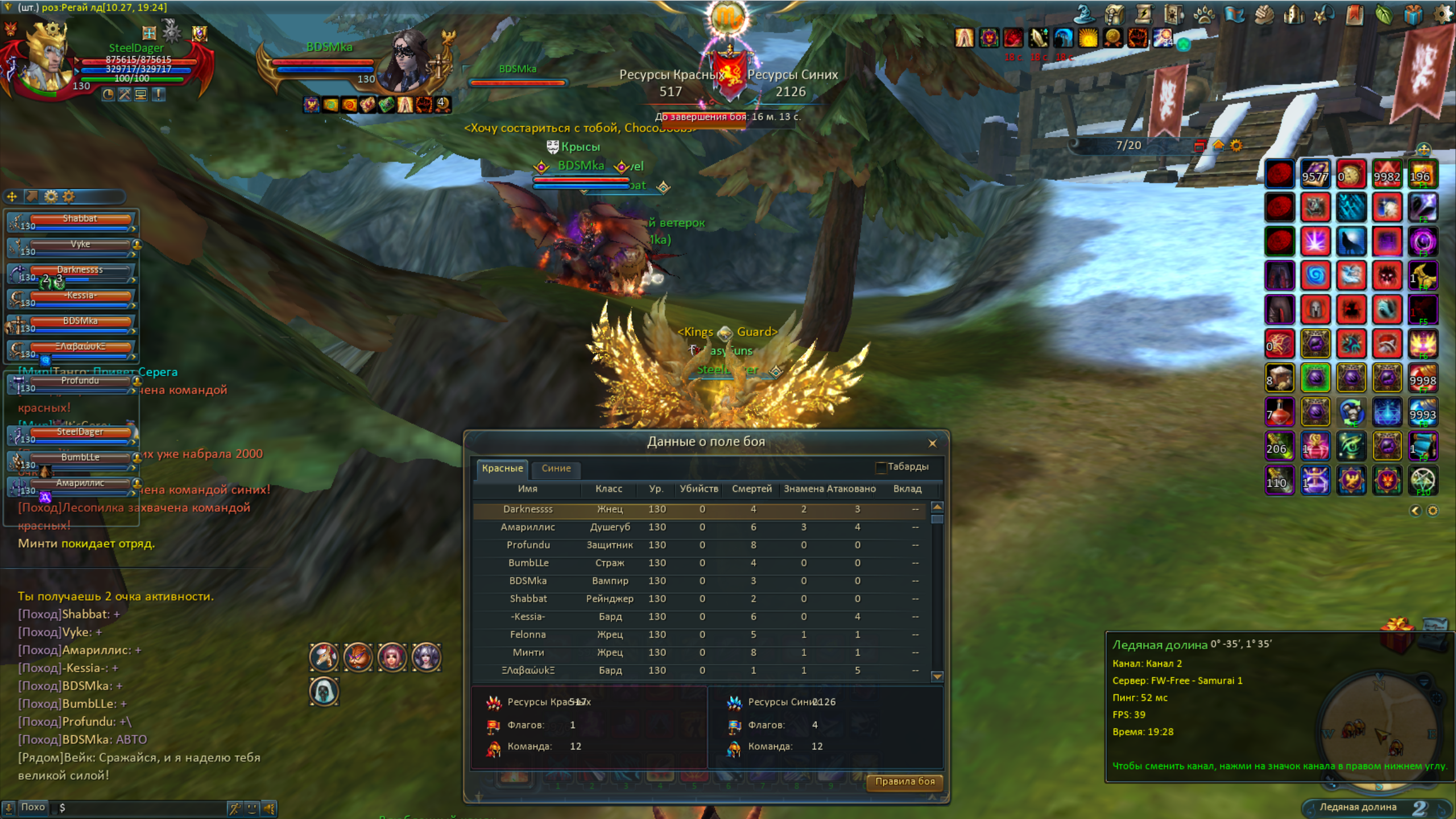Screen dimensions: 1456x819
Task: Close the battlefield data window
Action: click(x=932, y=443)
